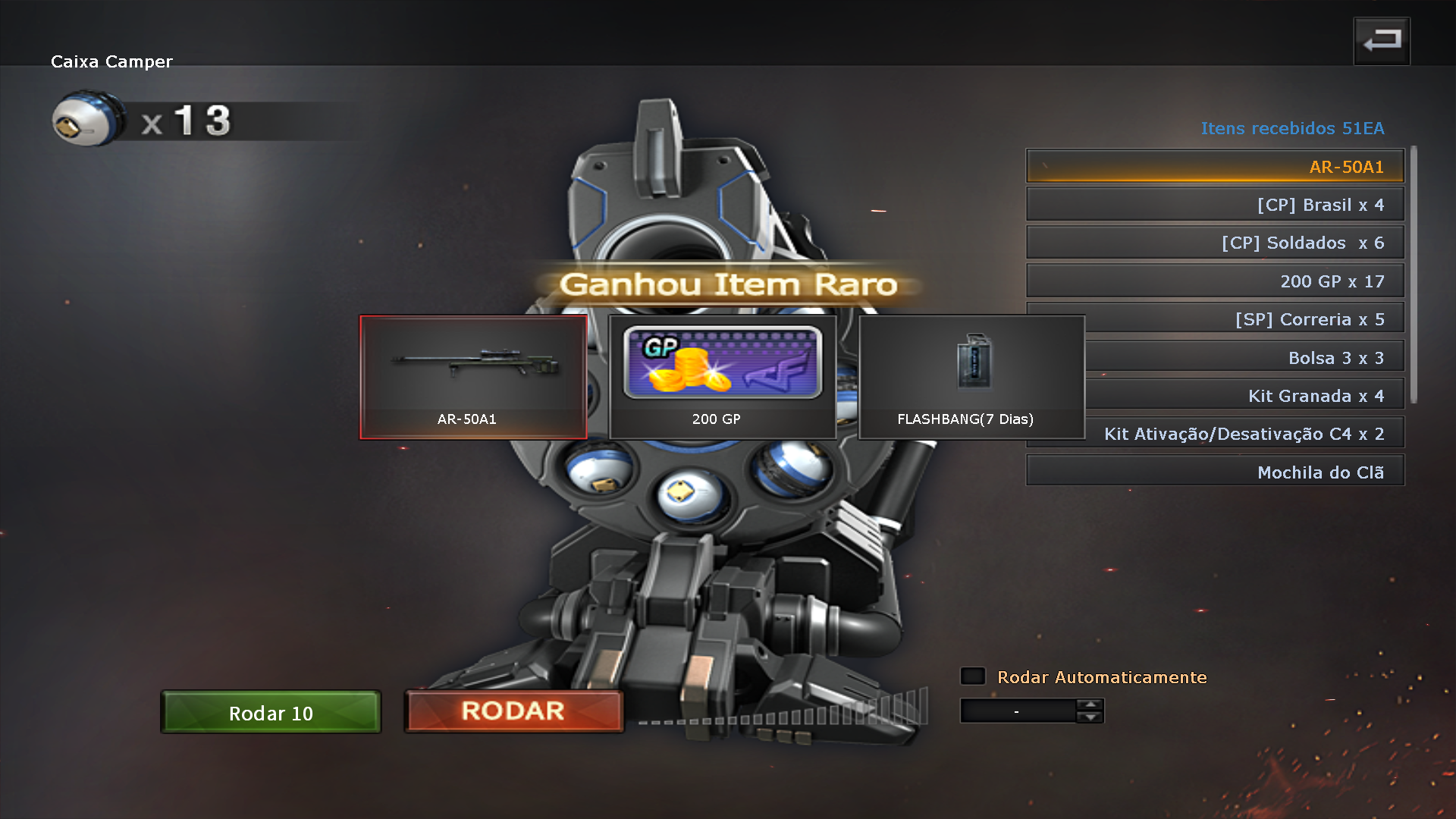The height and width of the screenshot is (819, 1456).
Task: Decrease the auto-spin count stepper
Action: [1090, 717]
